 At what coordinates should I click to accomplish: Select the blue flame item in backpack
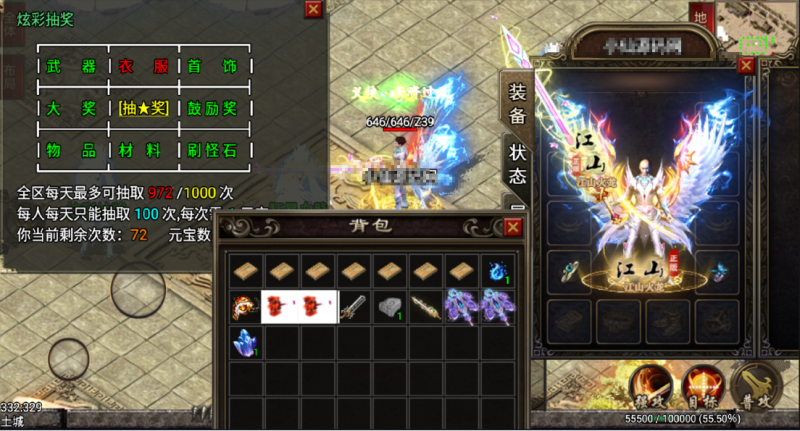497,272
